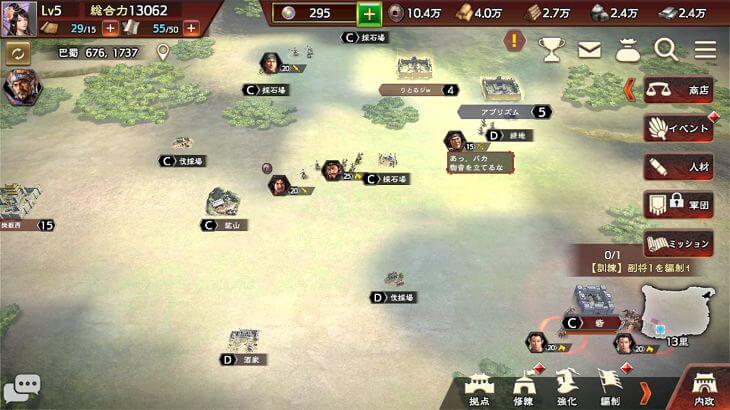730x410 pixels.
Task: Open the mail envelope inbox
Action: point(589,47)
